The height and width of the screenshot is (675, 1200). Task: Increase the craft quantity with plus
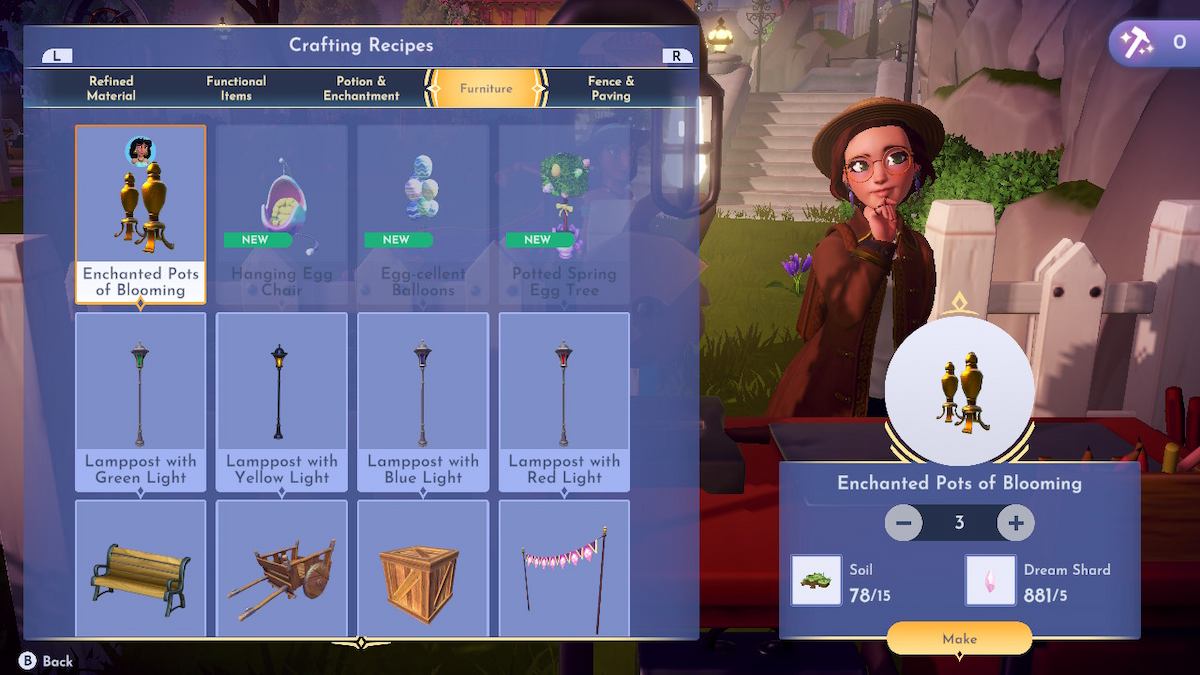[x=1016, y=523]
